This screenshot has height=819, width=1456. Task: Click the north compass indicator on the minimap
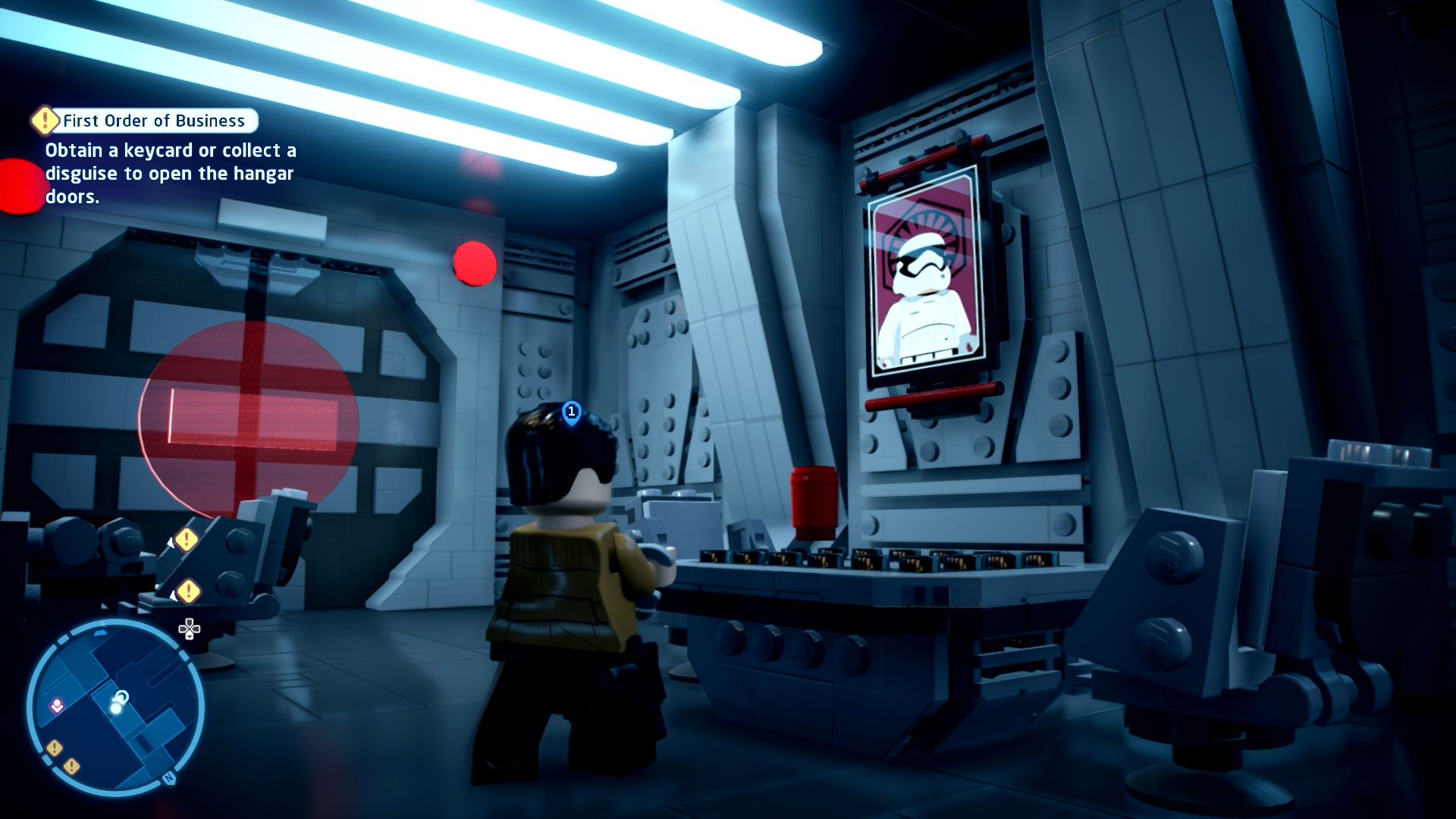[169, 778]
